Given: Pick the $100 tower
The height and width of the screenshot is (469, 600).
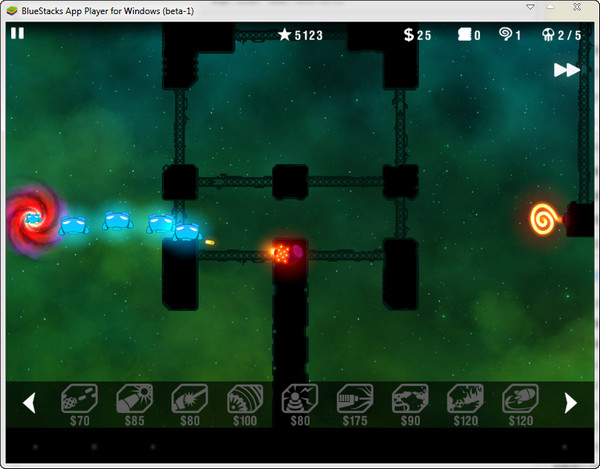Looking at the screenshot, I should click(243, 401).
